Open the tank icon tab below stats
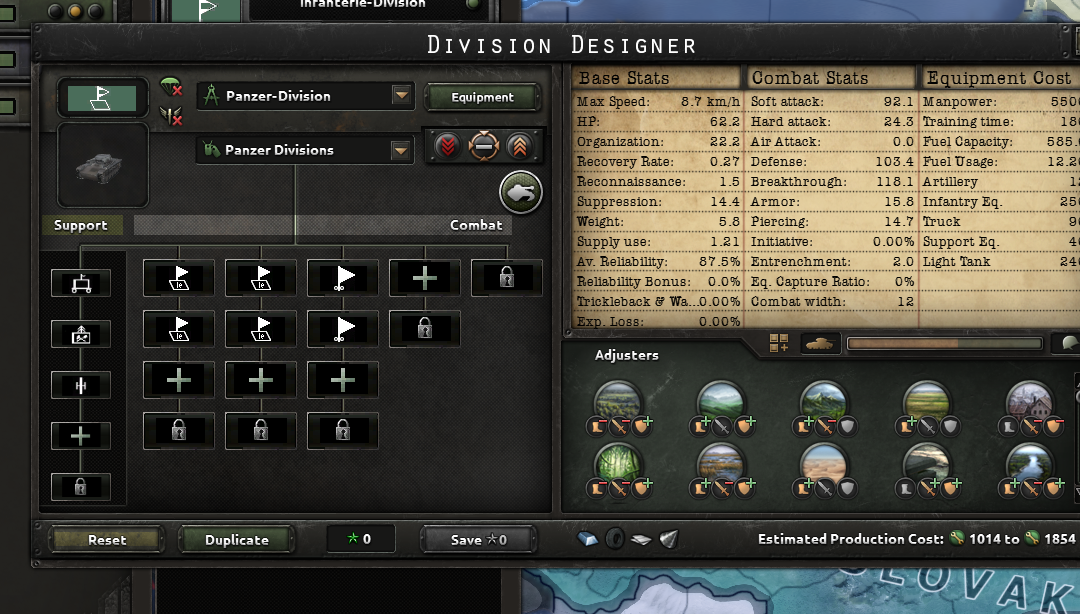The width and height of the screenshot is (1080, 614). tap(818, 343)
